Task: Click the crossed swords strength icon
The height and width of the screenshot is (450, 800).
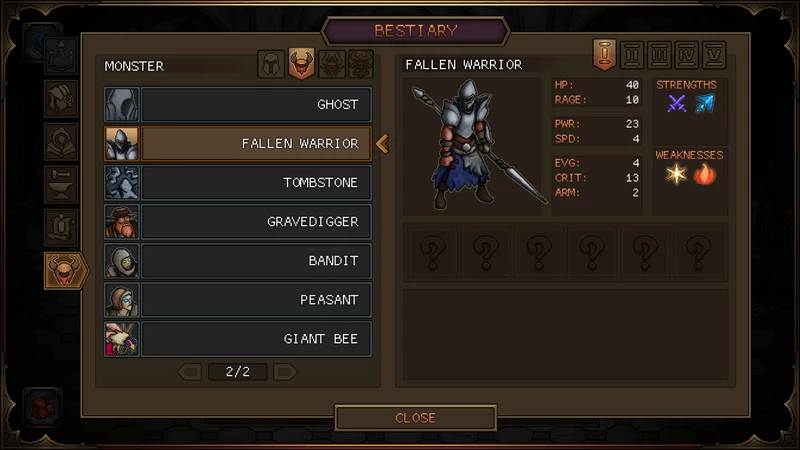Action: coord(677,103)
